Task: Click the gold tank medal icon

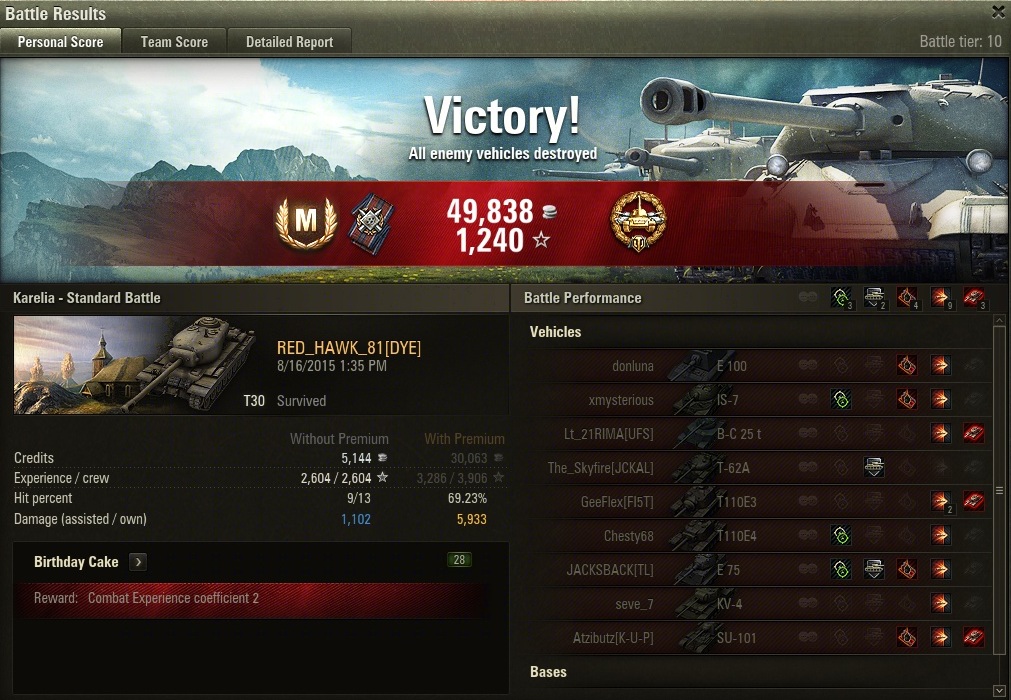Action: click(x=638, y=223)
